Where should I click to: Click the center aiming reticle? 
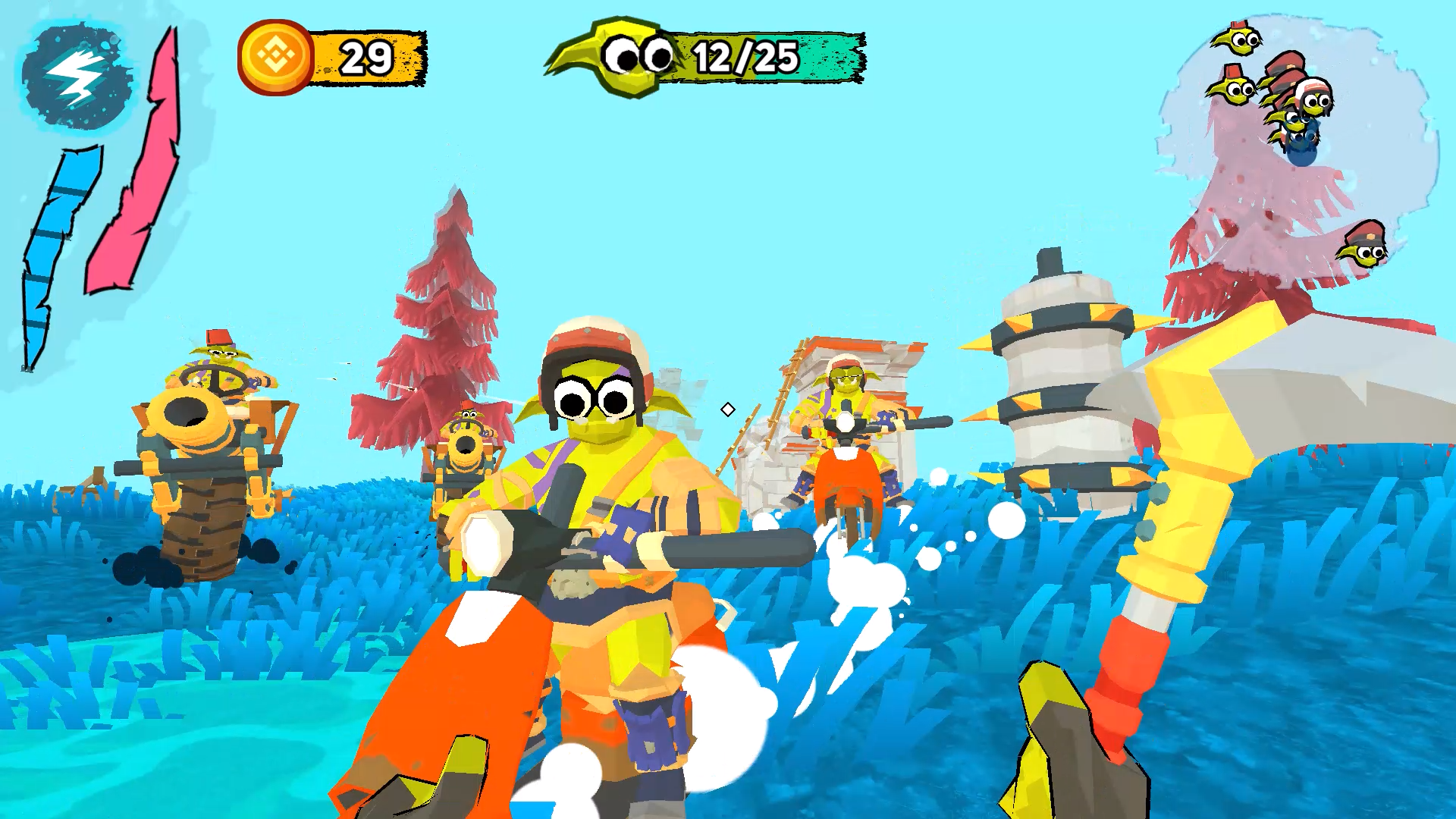[728, 409]
